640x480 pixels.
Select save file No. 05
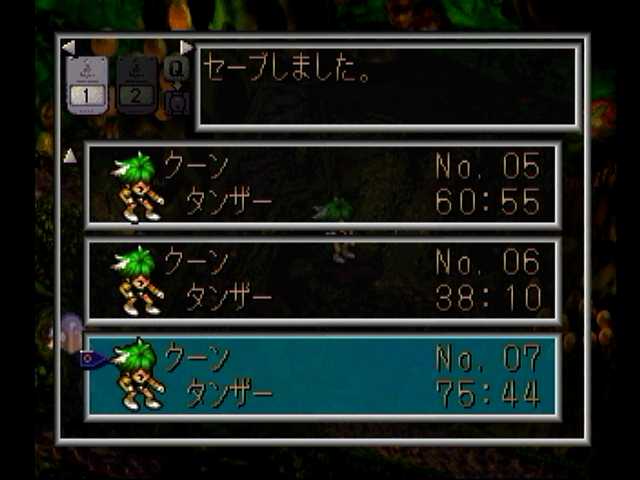point(322,185)
